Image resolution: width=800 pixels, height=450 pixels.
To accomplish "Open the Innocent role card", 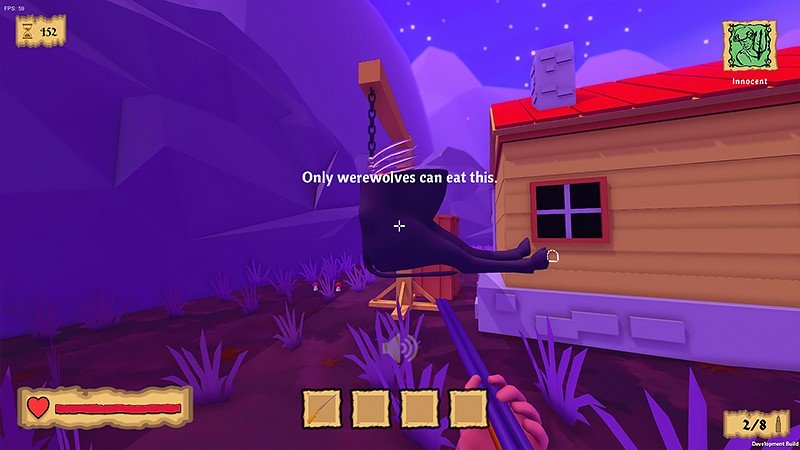I will point(749,46).
